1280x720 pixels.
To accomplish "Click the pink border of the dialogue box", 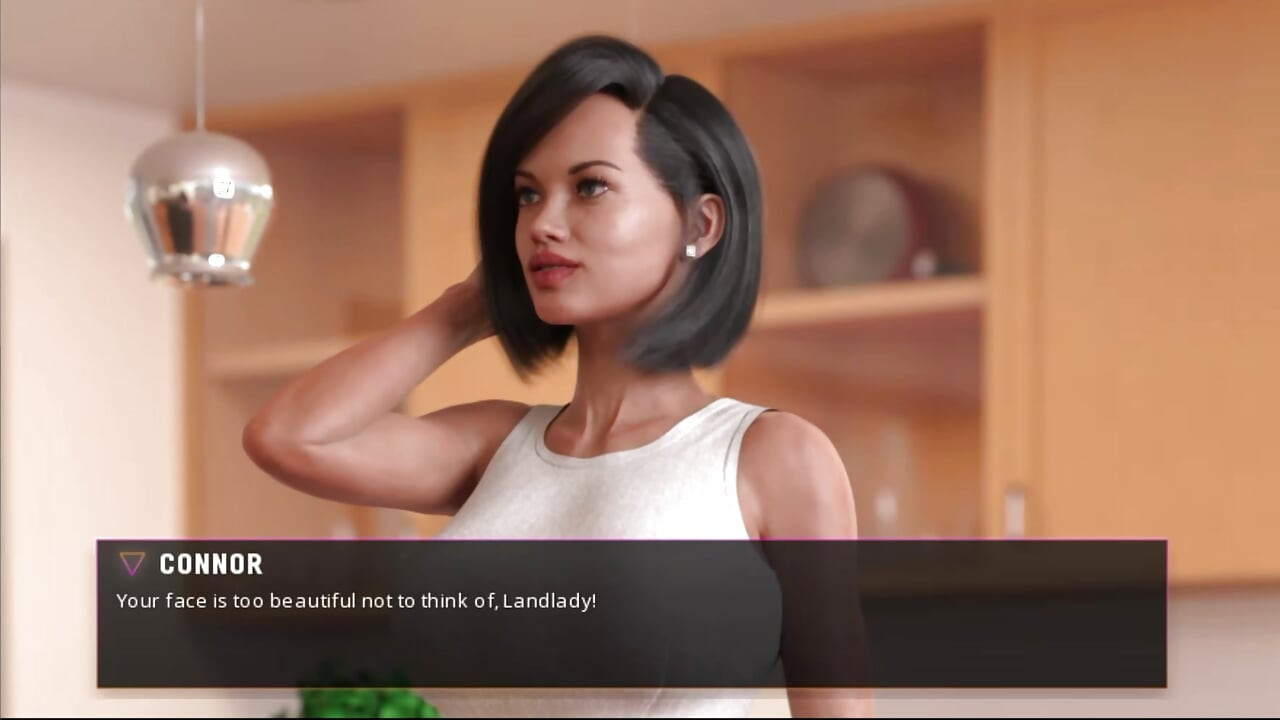I will pyautogui.click(x=640, y=538).
